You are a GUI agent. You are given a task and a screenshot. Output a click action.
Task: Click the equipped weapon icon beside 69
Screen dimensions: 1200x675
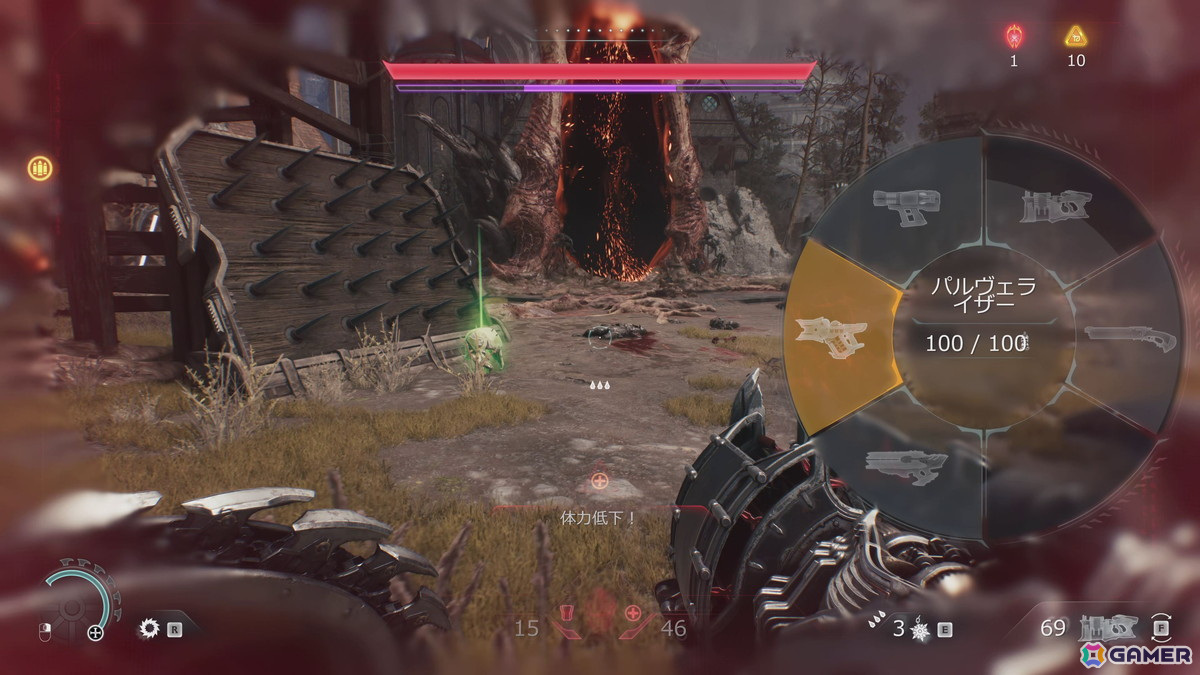tap(1107, 628)
